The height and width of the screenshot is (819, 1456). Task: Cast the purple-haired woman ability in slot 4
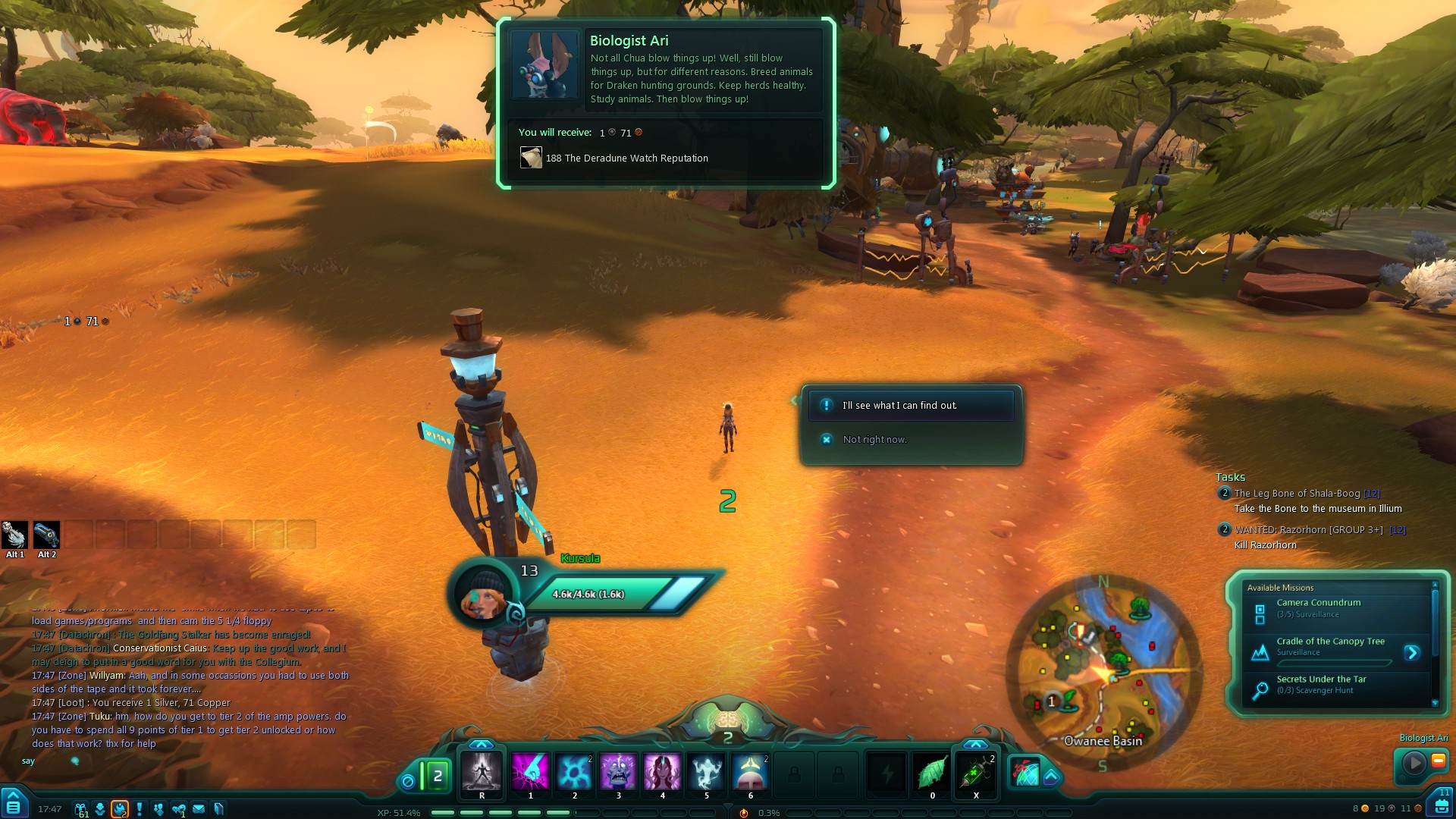click(662, 773)
